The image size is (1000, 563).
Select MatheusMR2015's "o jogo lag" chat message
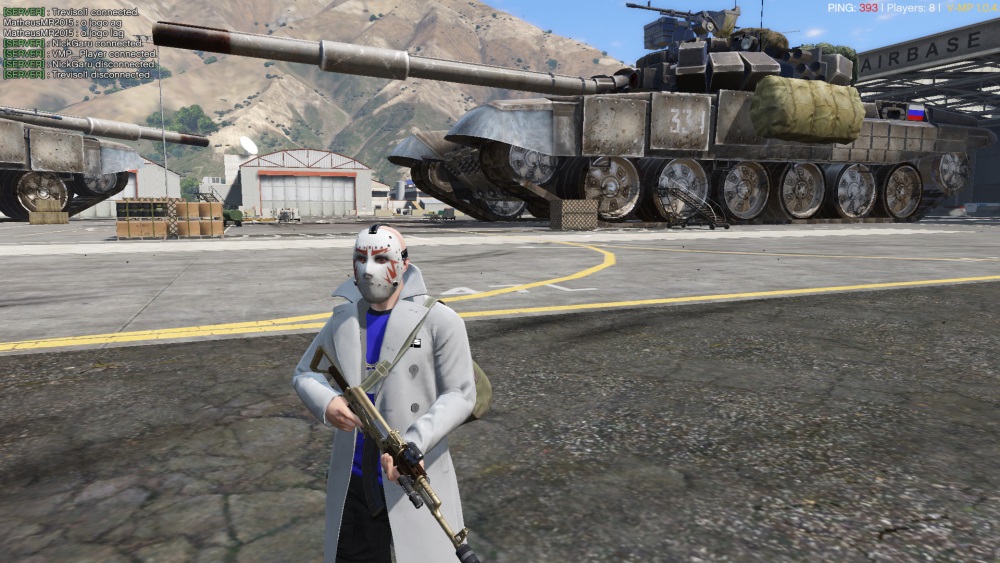pos(62,33)
